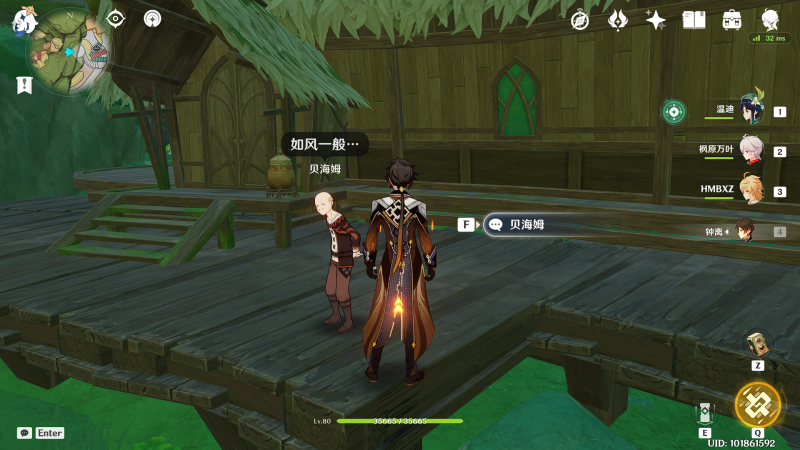The image size is (800, 450).
Task: Open the circular minimap
Action: [x=69, y=50]
